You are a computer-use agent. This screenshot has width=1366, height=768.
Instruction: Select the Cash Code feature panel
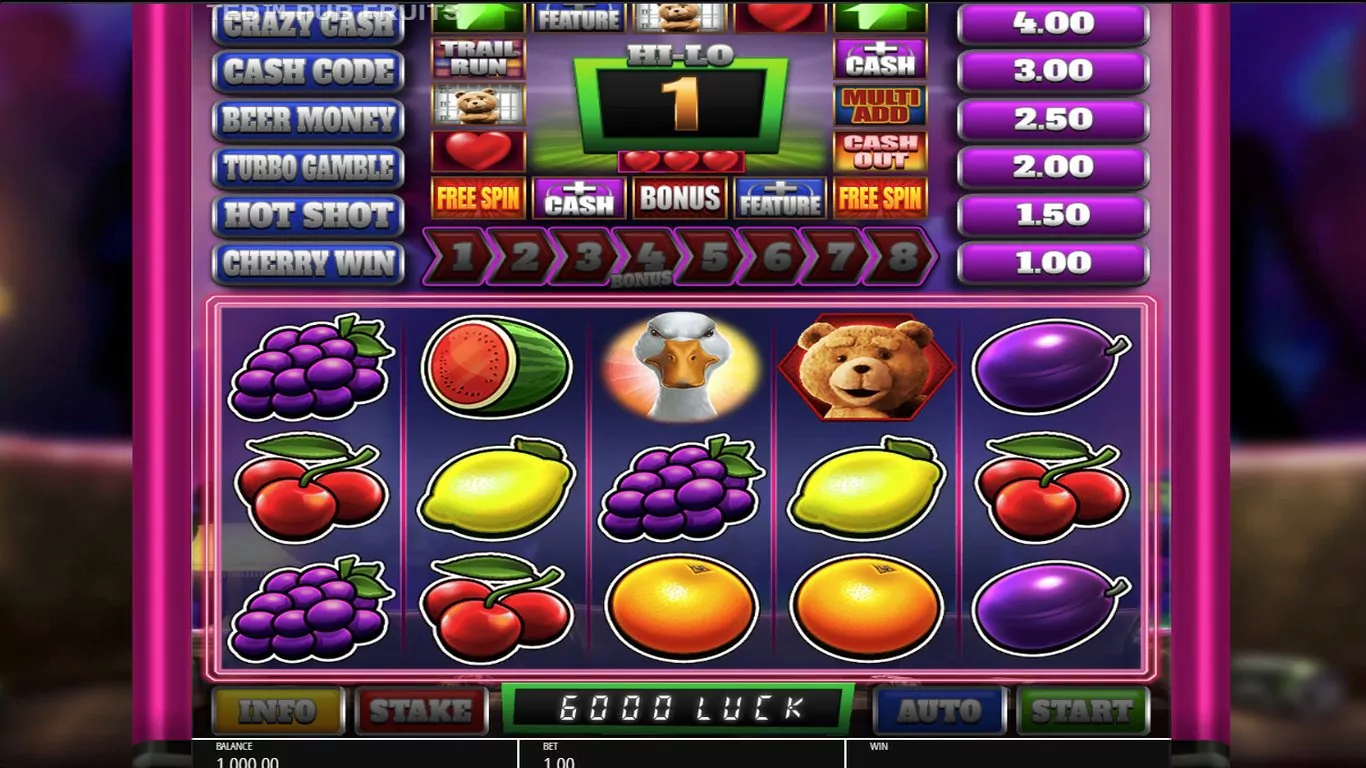[x=308, y=71]
